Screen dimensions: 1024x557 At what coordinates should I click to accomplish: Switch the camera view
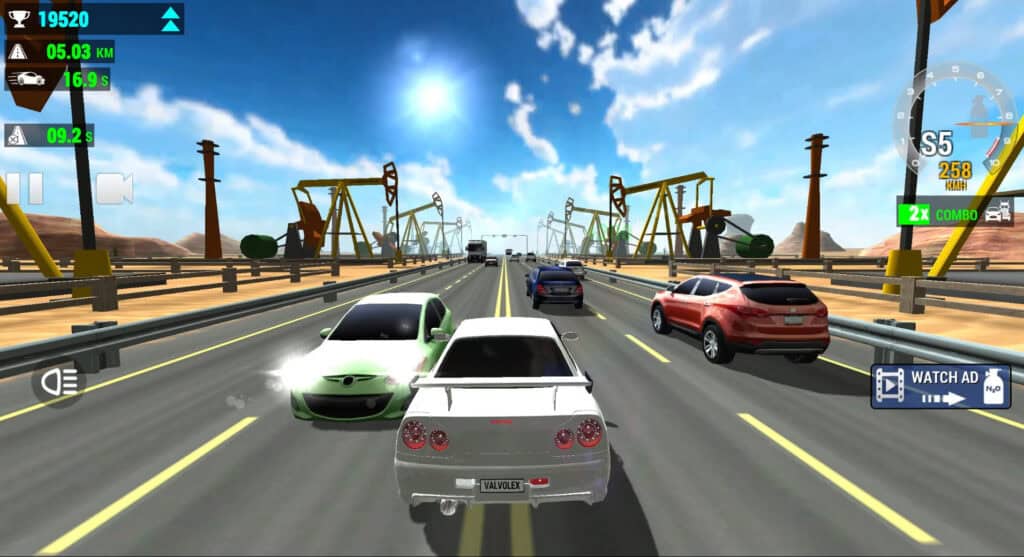coord(114,188)
